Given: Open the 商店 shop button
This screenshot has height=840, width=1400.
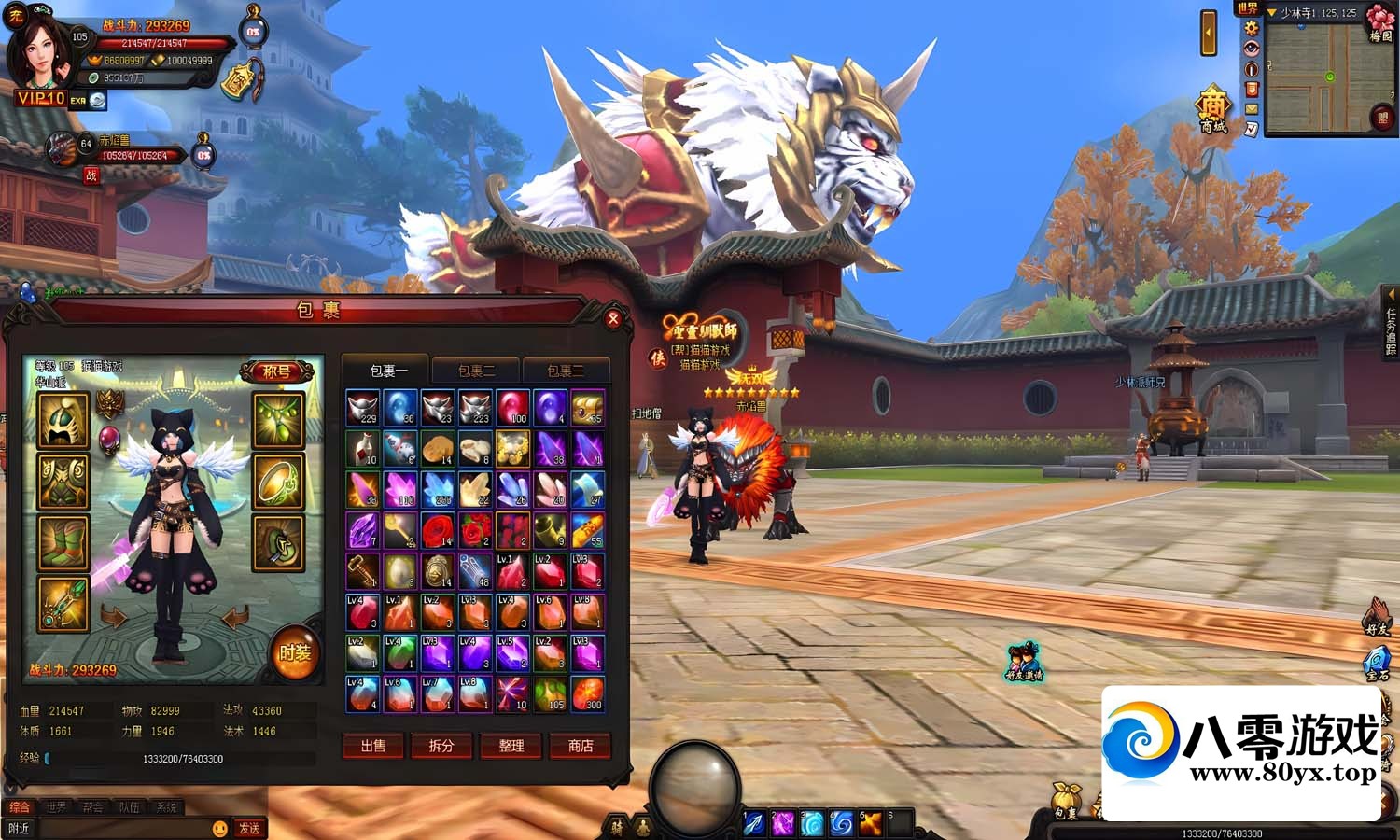Looking at the screenshot, I should 580,746.
